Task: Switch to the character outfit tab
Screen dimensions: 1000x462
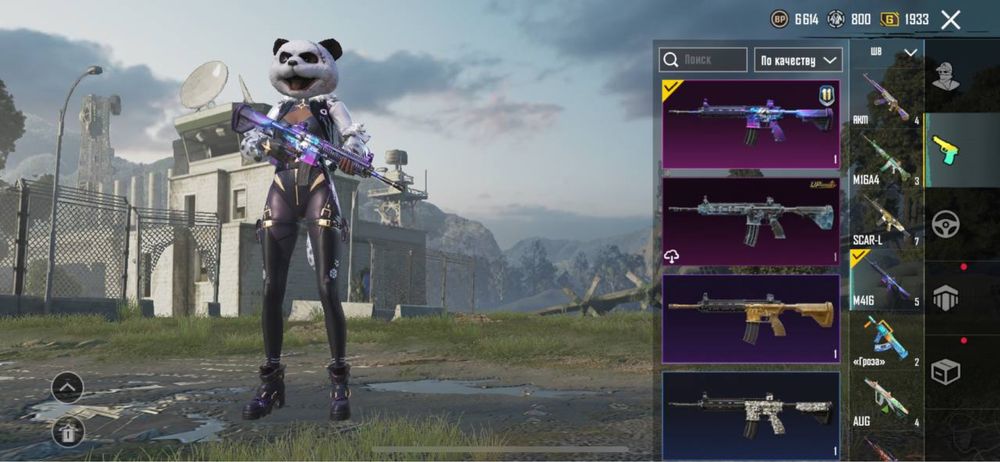Action: pyautogui.click(x=946, y=76)
